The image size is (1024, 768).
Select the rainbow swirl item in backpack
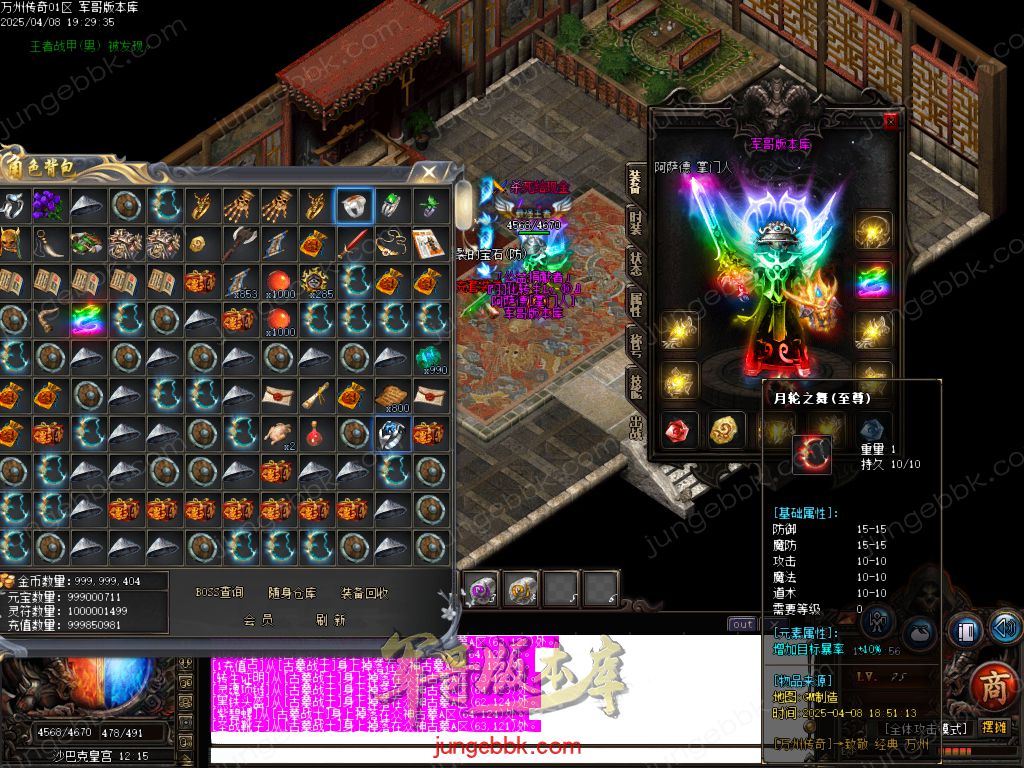[86, 319]
